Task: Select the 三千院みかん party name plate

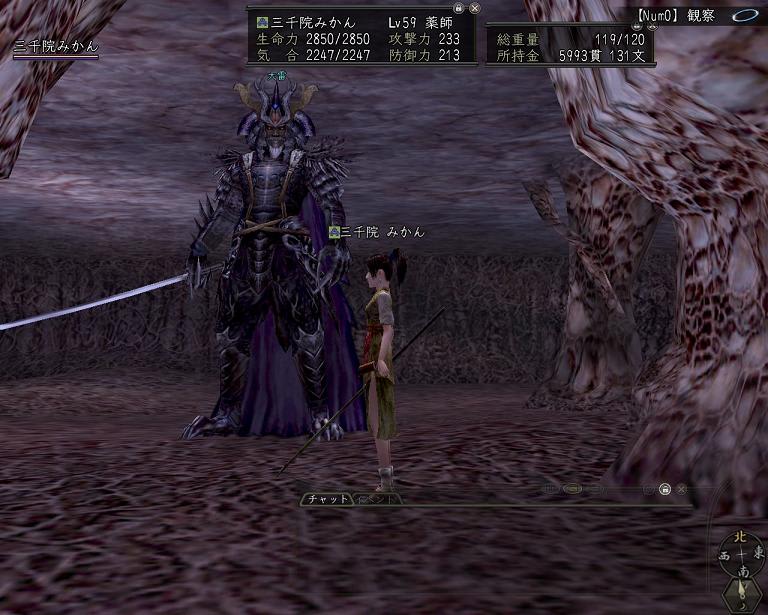Action: (x=56, y=47)
